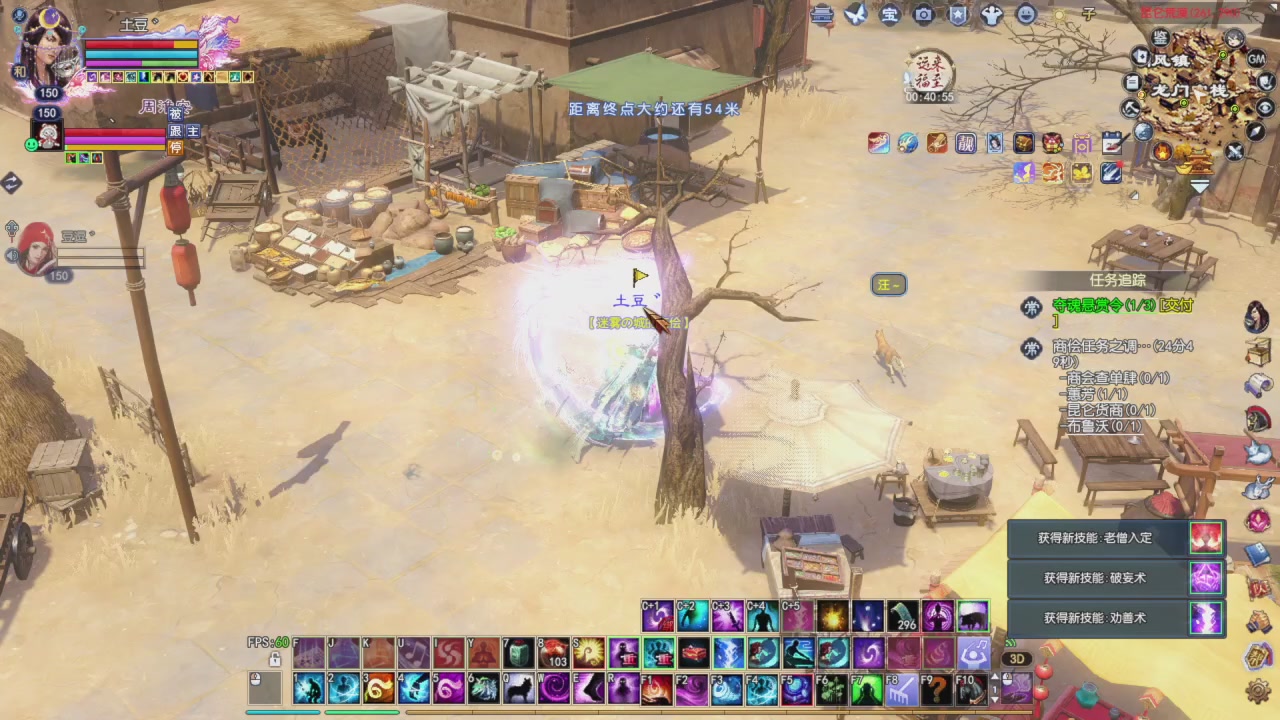
Task: Activate the black wolf skill on Q
Action: [518, 689]
